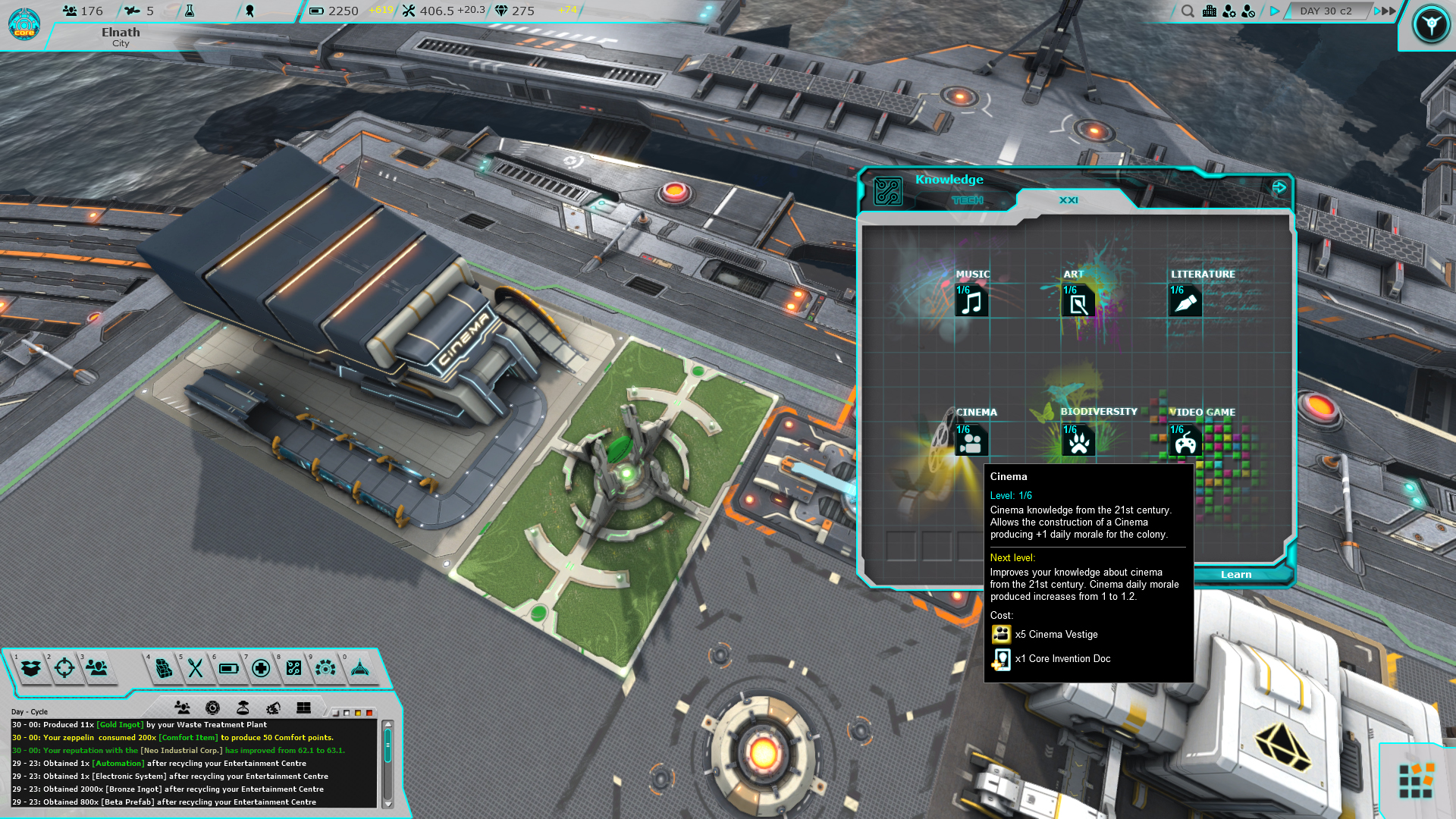Switch to the TECH tab
Screen dimensions: 1456x819
(x=968, y=199)
